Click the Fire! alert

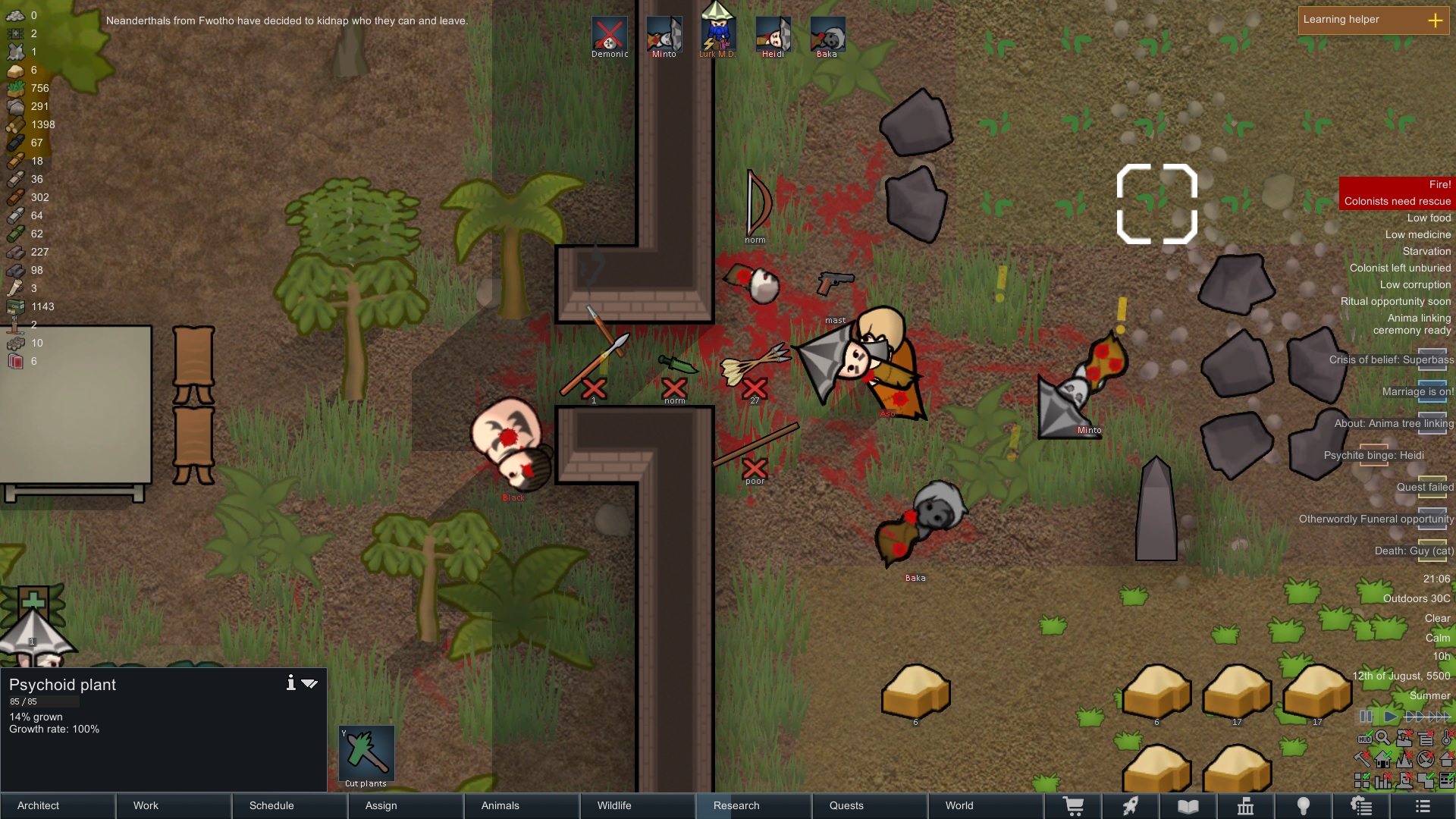pyautogui.click(x=1439, y=184)
